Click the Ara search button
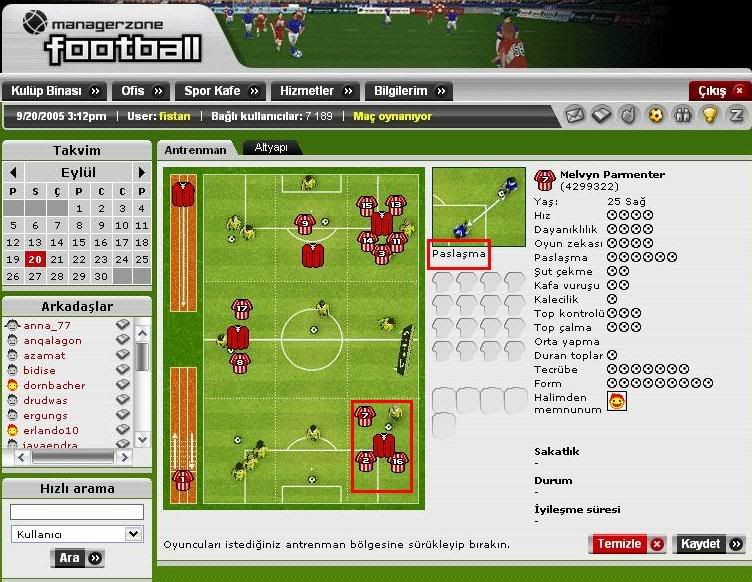Image resolution: width=752 pixels, height=582 pixels. coord(77,558)
